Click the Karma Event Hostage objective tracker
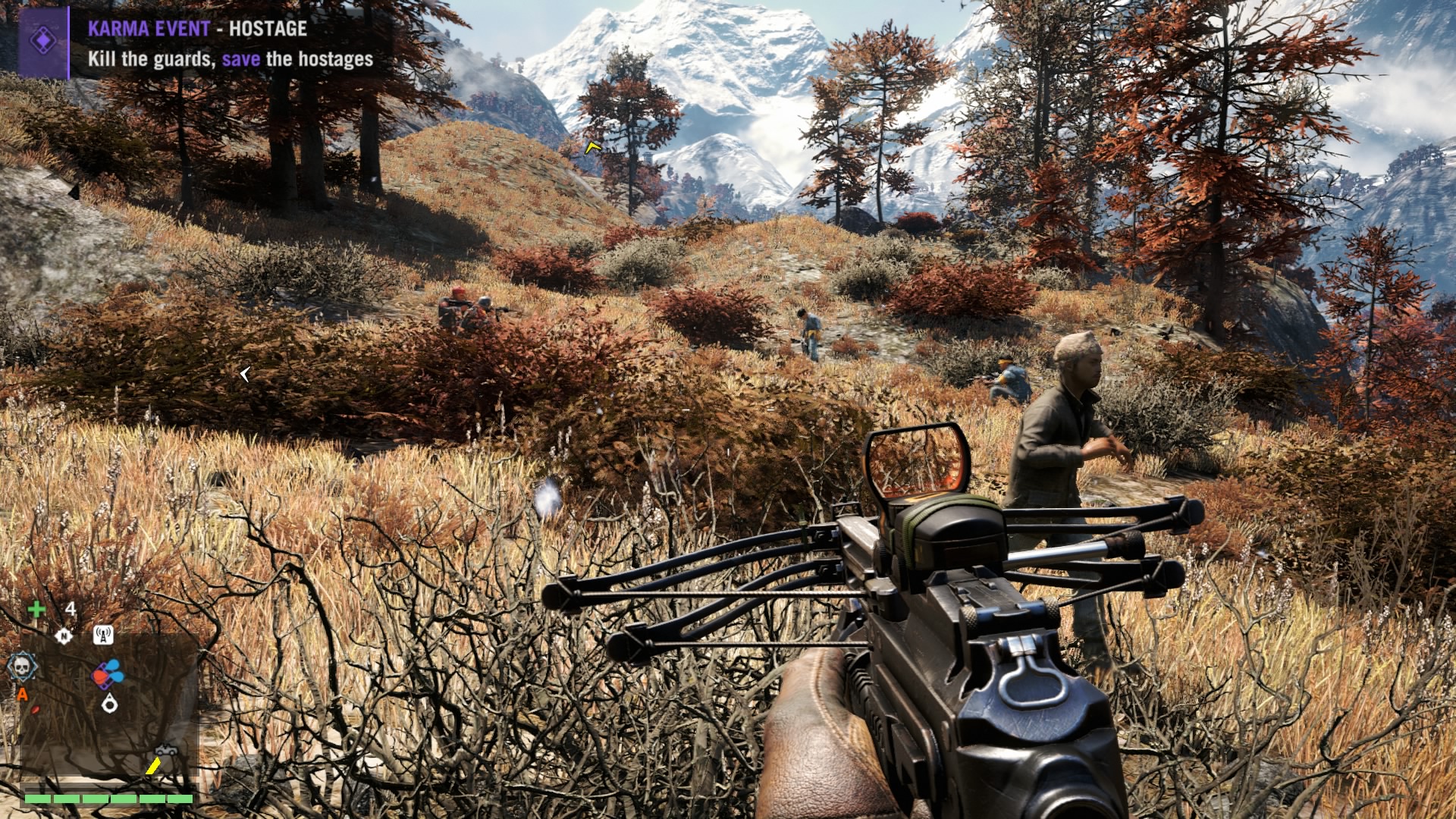Viewport: 1456px width, 819px height. click(229, 44)
